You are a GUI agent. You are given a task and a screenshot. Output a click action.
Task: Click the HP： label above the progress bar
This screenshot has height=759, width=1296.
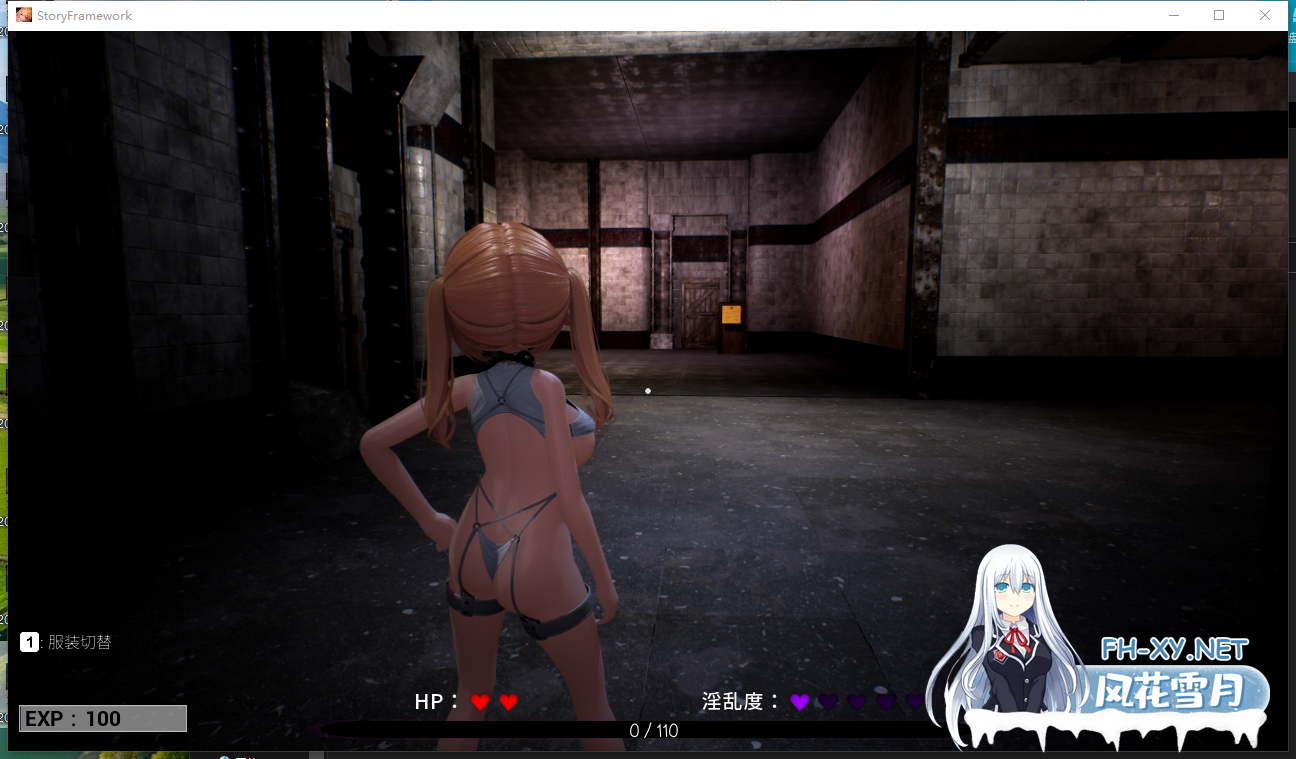tap(434, 701)
